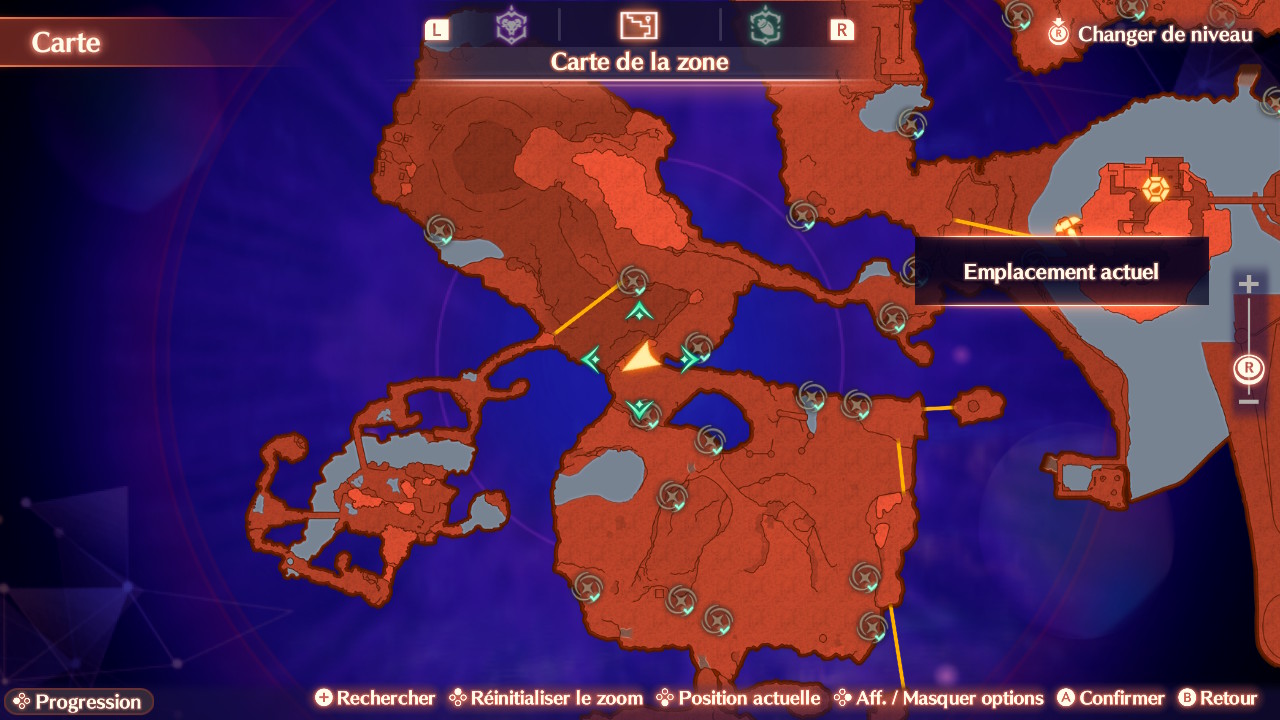This screenshot has width=1280, height=720.
Task: Choose the green right-pointing arrow marker
Action: click(688, 358)
